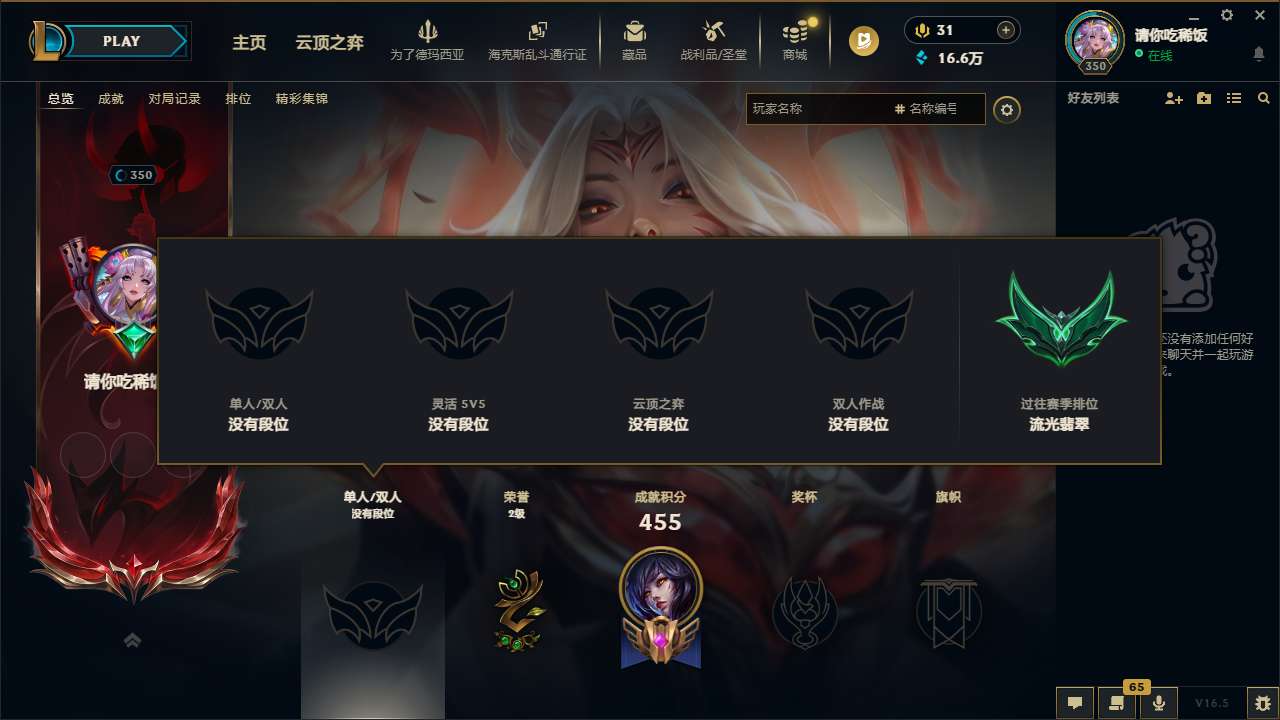
Task: Switch to the 云顶之弈 tab
Action: [328, 42]
